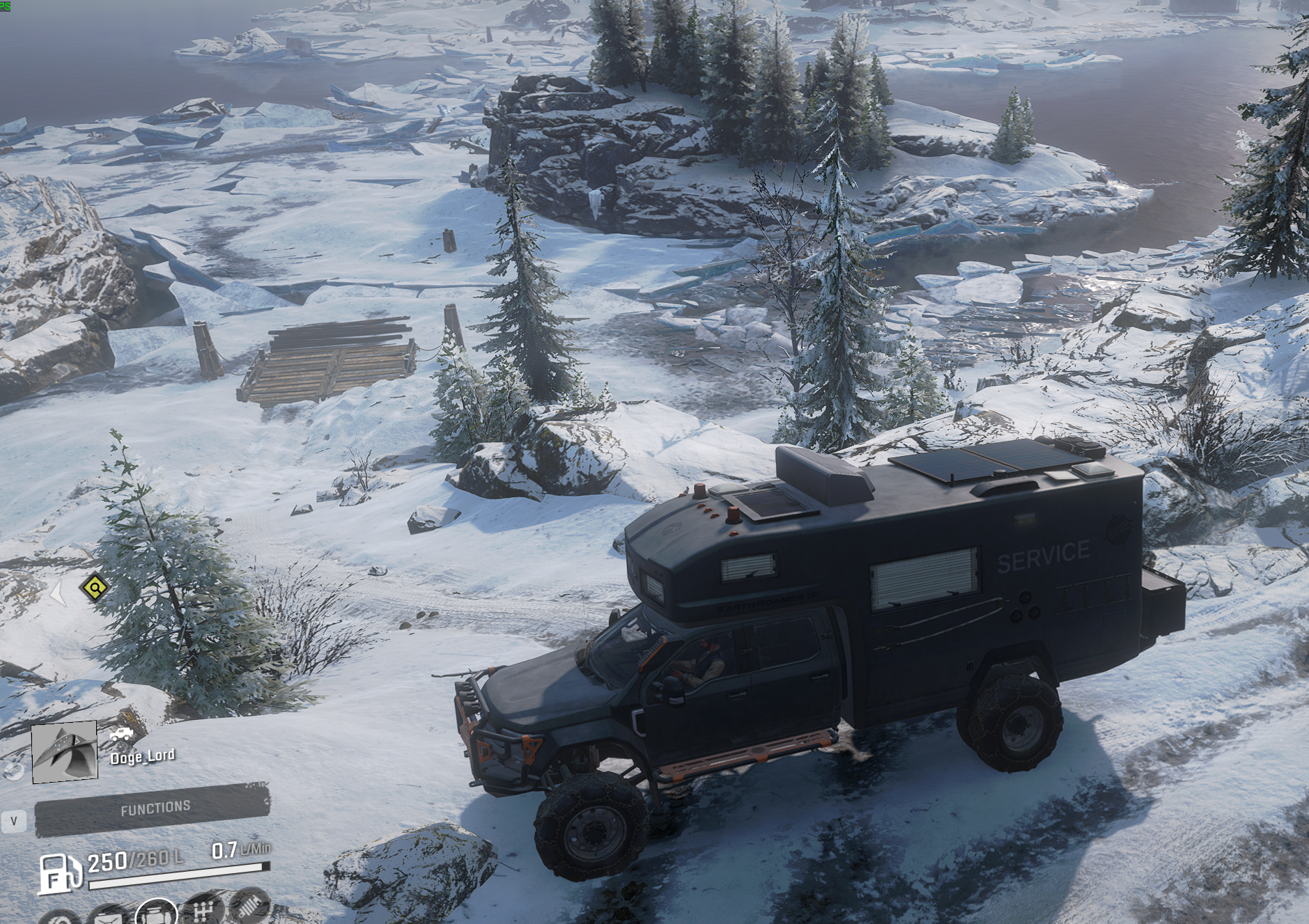Open the FUNCTIONS menu header
Screen dimensions: 1309x924
click(155, 808)
